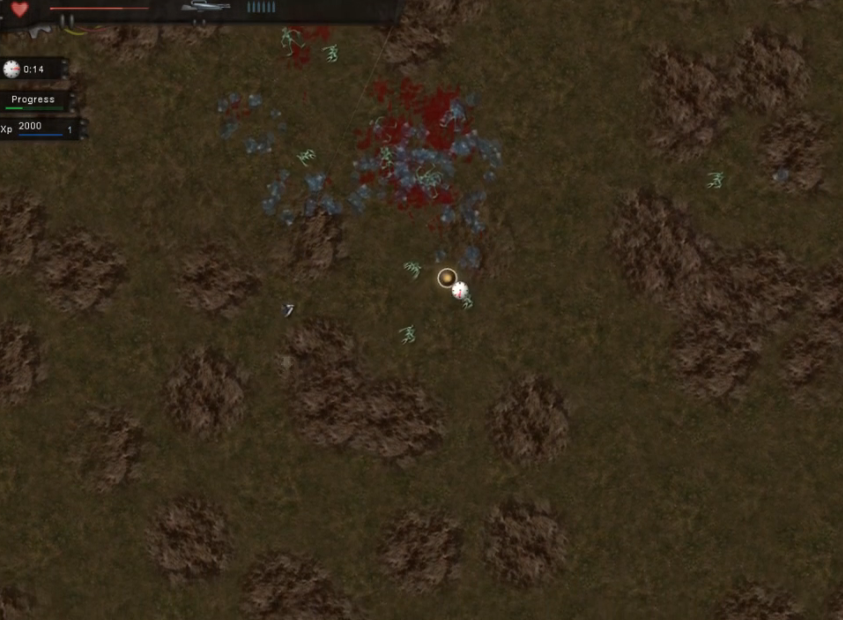Click the equipped weapon icon
Screen dimensions: 843x620
[x=205, y=7]
